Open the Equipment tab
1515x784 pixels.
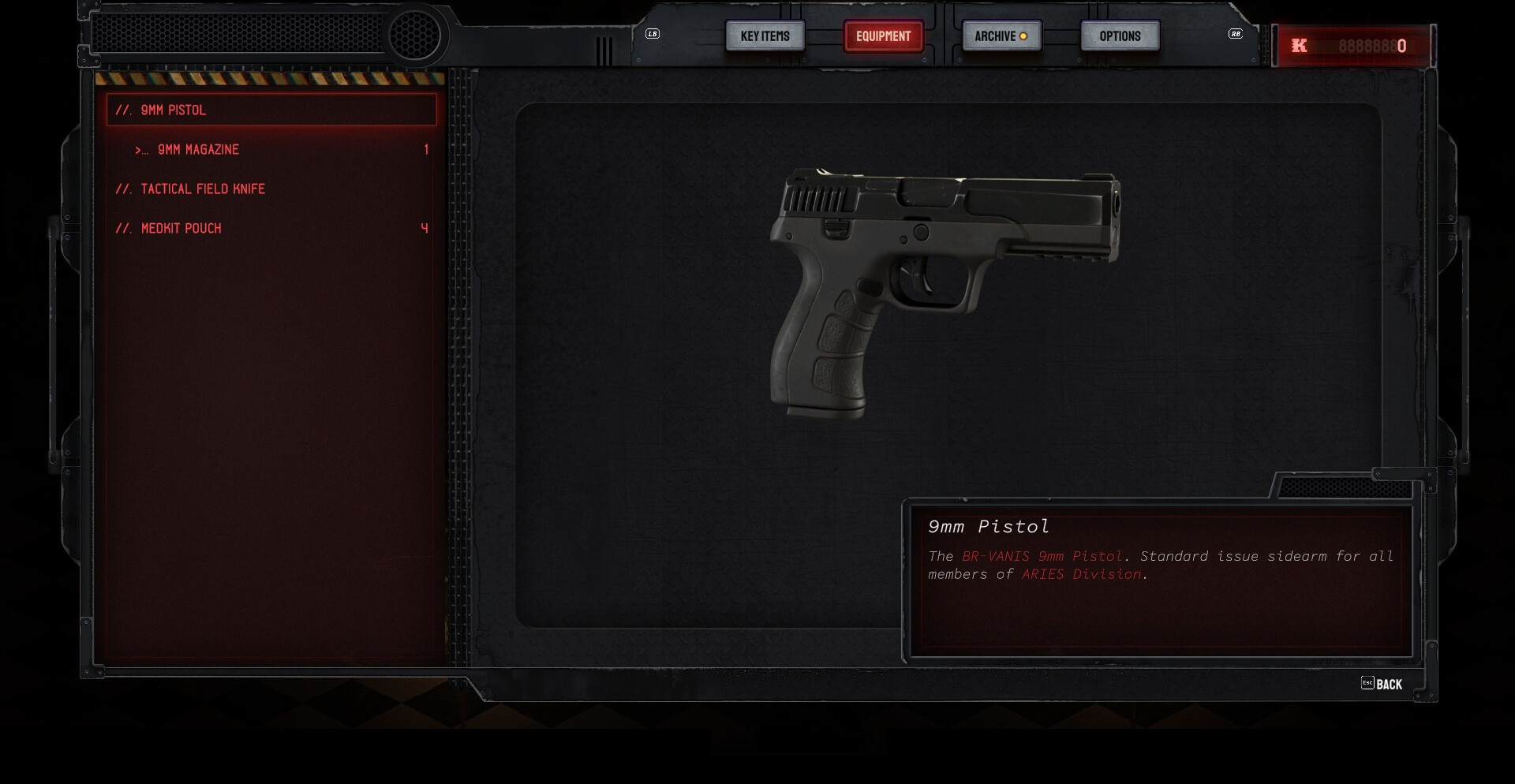point(883,36)
